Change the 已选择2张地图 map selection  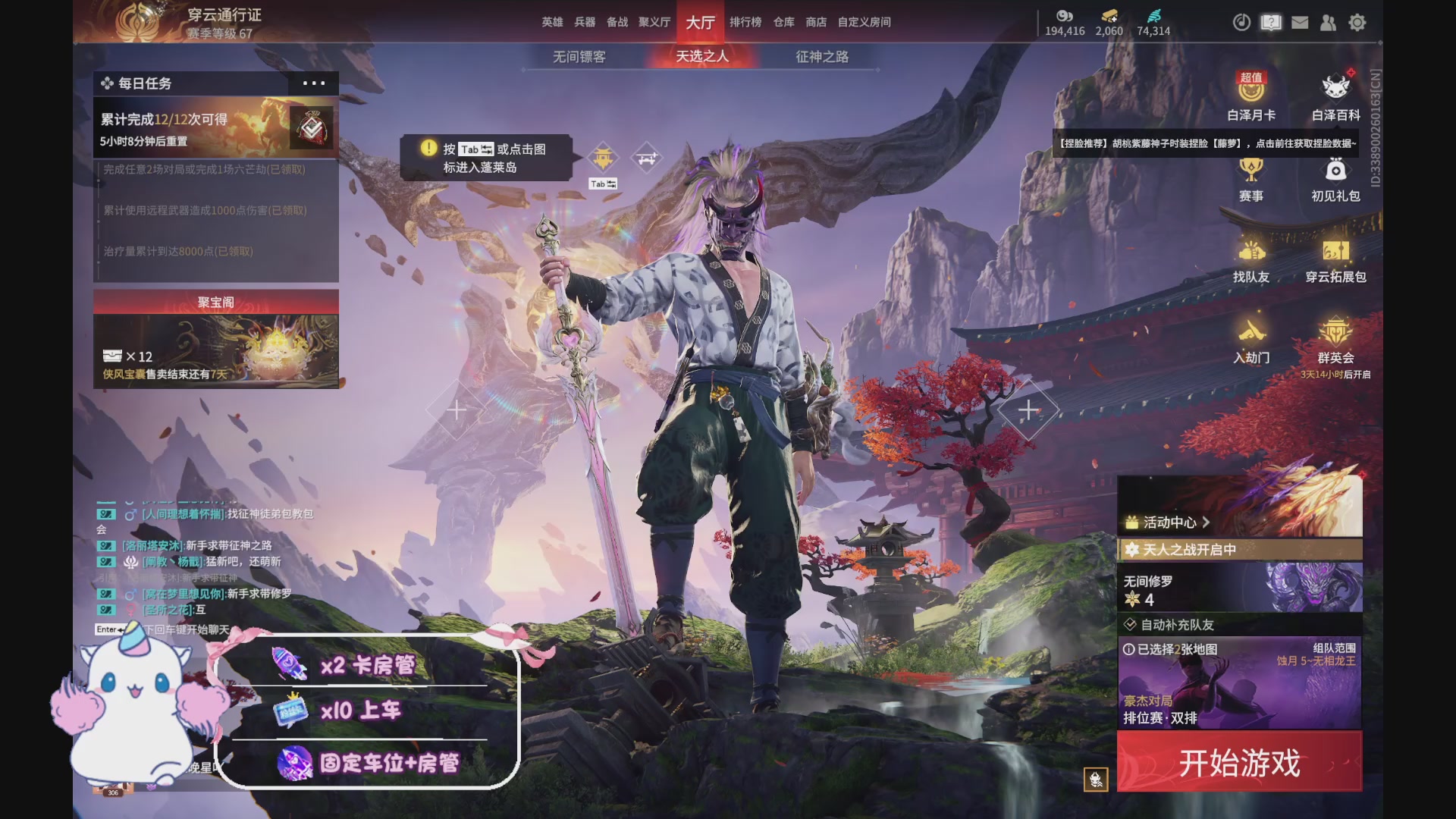(x=1175, y=651)
